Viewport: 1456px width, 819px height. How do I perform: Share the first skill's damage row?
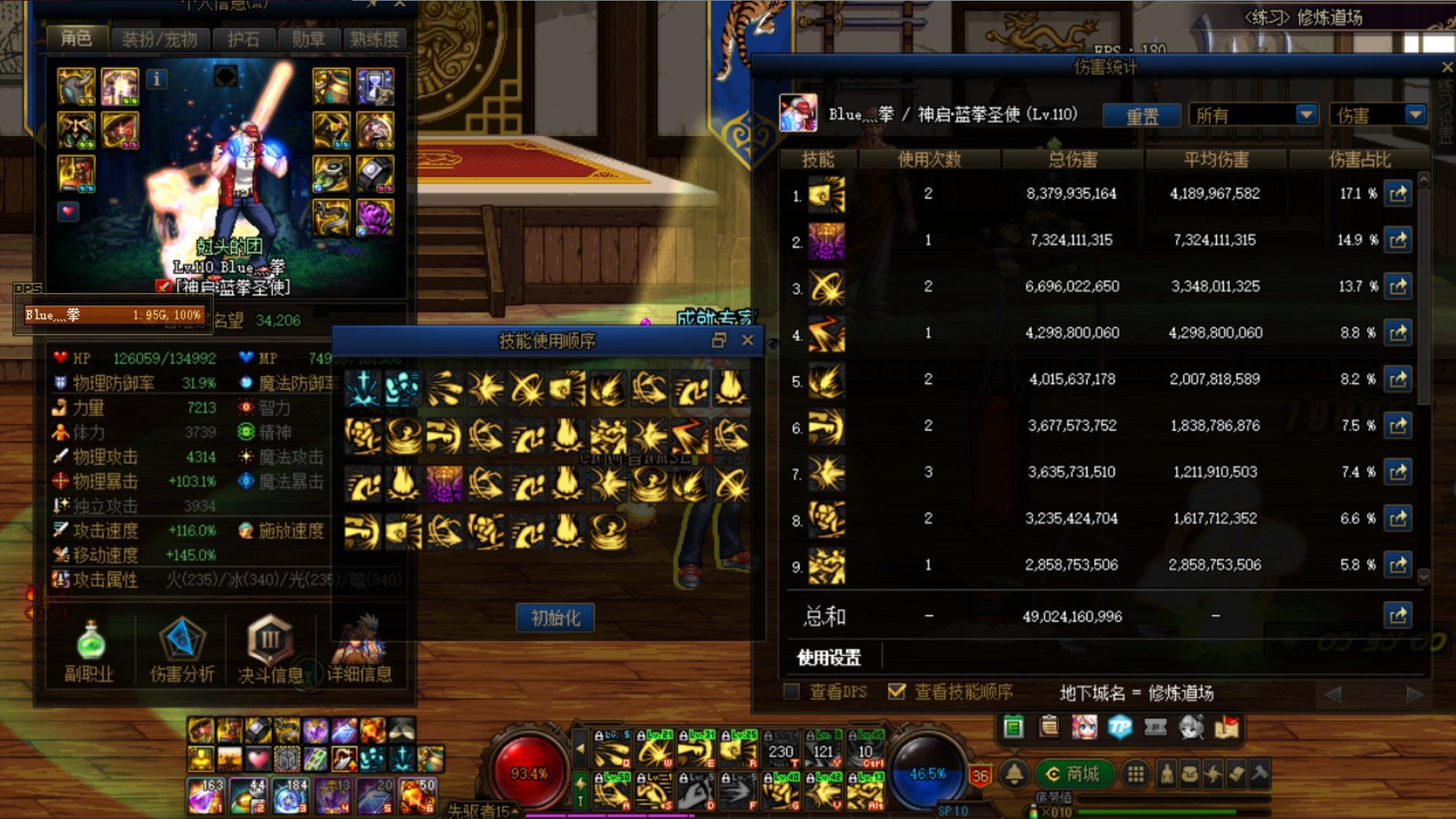click(1398, 194)
